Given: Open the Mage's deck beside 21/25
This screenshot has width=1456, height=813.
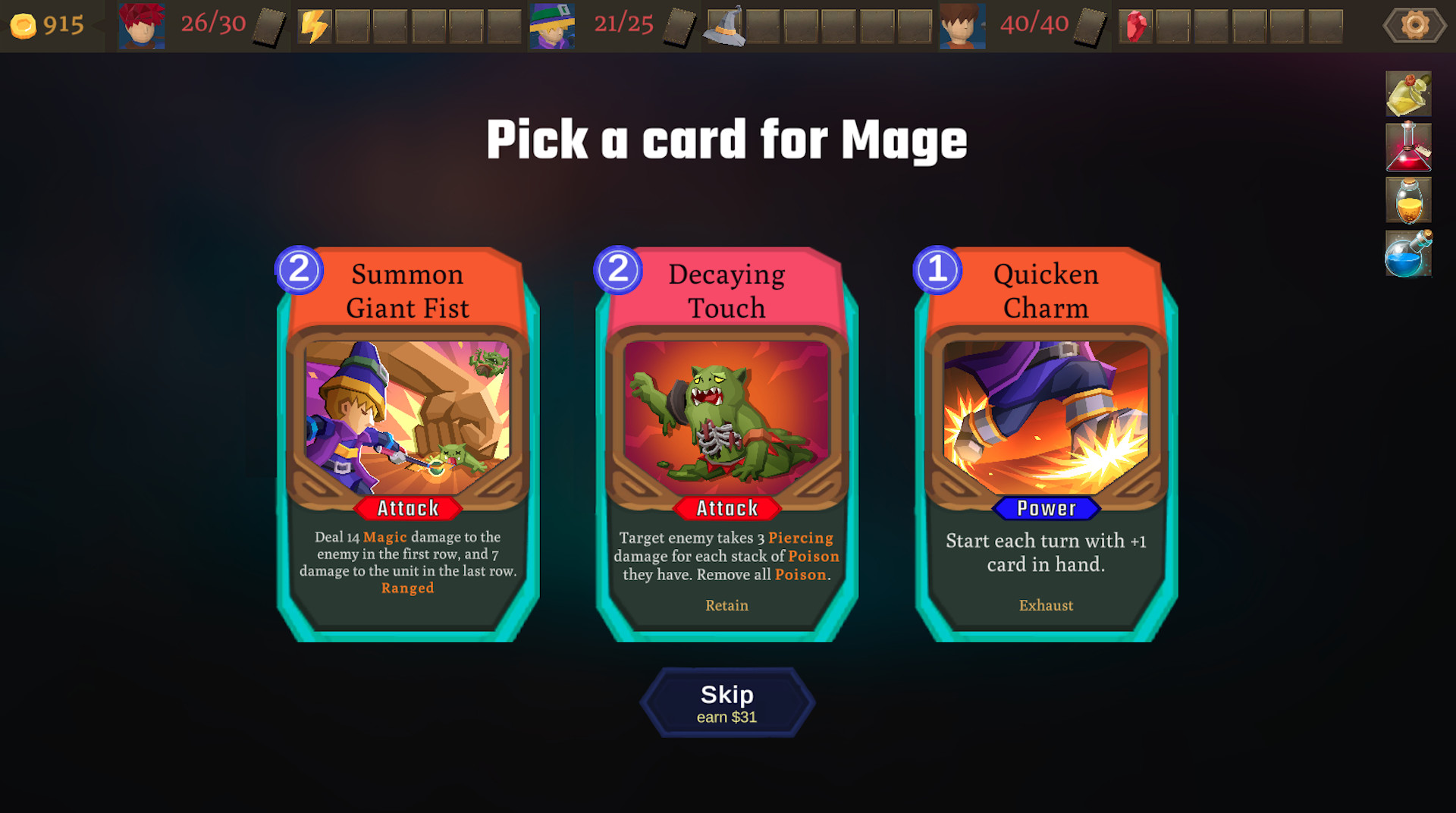Looking at the screenshot, I should tap(681, 25).
